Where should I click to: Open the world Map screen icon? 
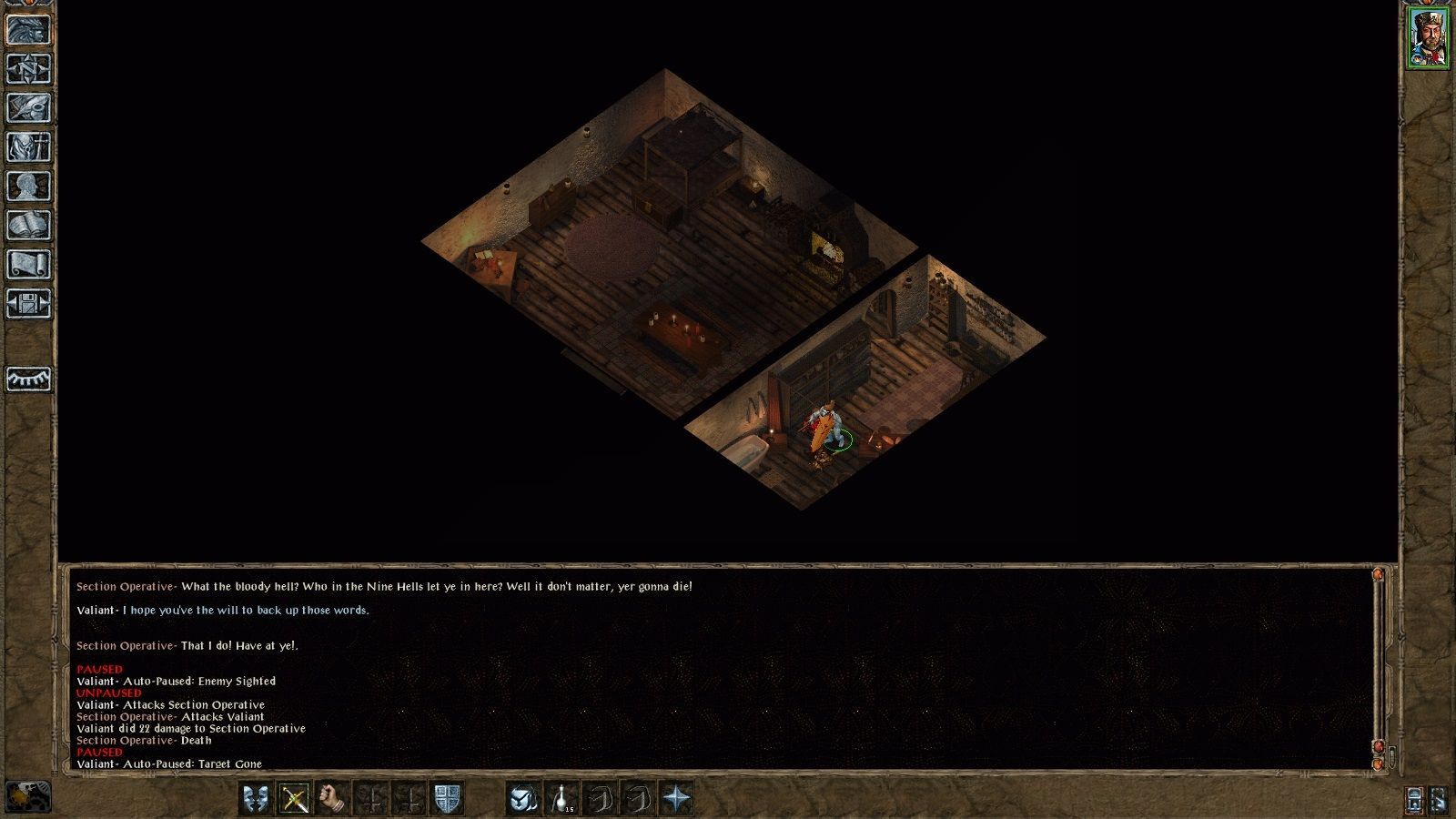tap(26, 70)
